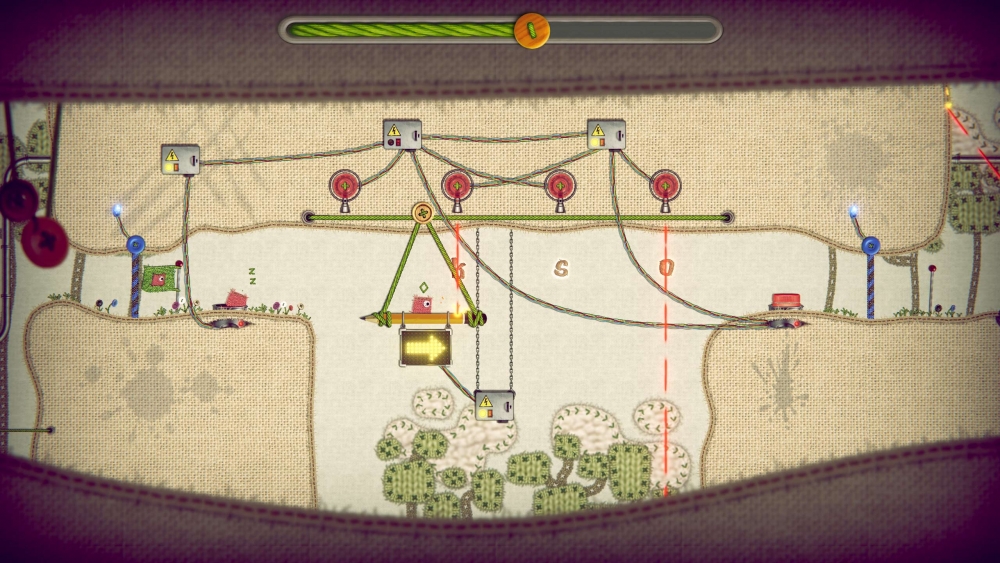Click the orange button handle on the green rope slider
This screenshot has width=1000, height=563.
click(x=531, y=30)
